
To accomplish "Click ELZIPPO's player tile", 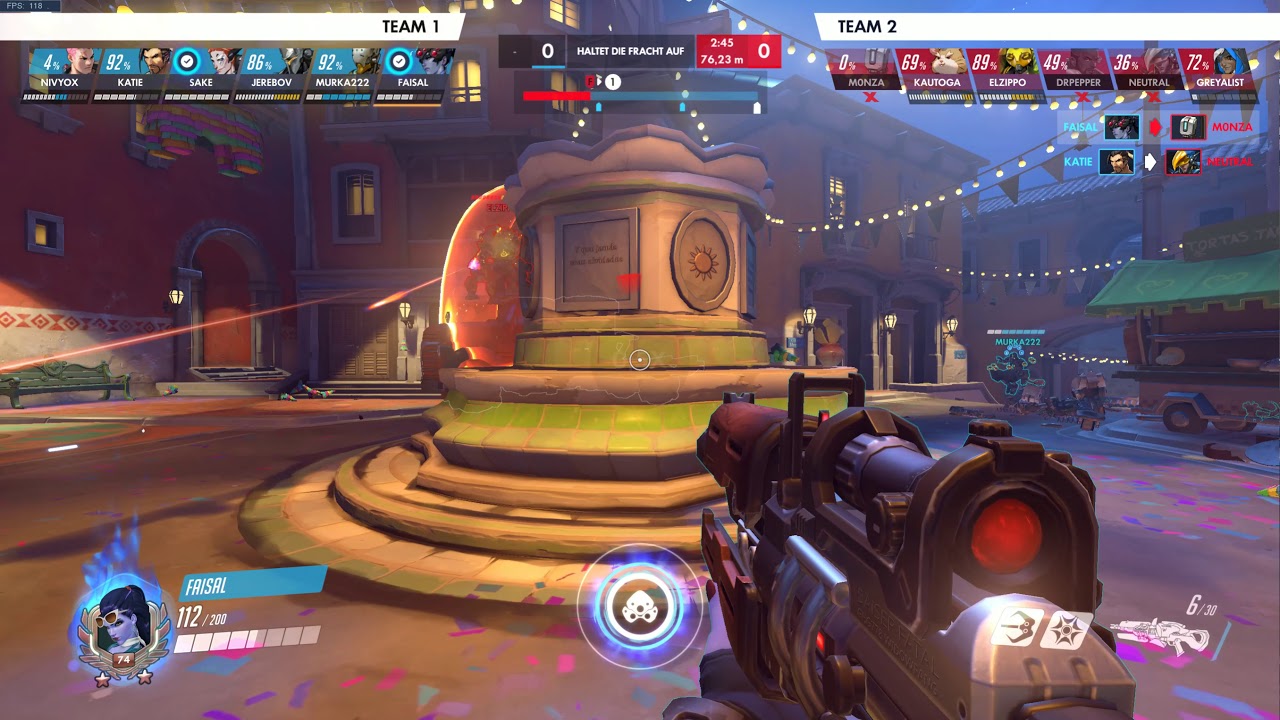I will (1007, 72).
